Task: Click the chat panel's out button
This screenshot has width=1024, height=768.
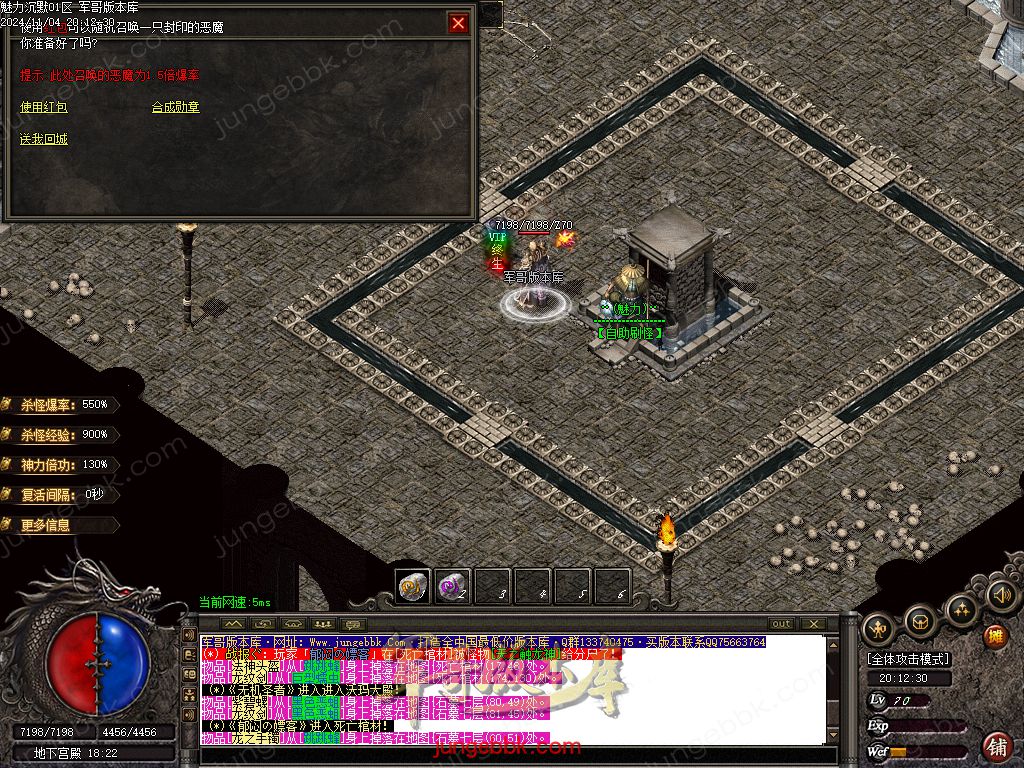Action: pos(781,624)
